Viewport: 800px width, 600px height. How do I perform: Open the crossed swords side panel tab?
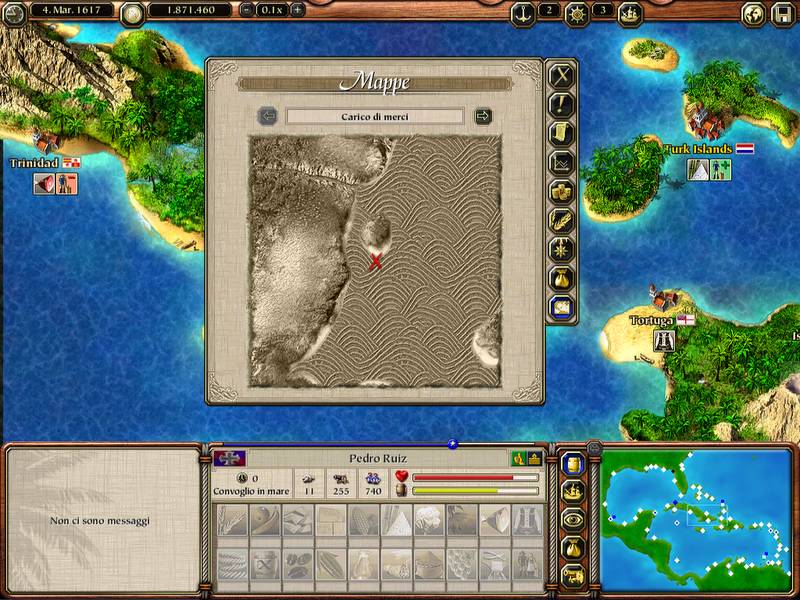coord(561,76)
